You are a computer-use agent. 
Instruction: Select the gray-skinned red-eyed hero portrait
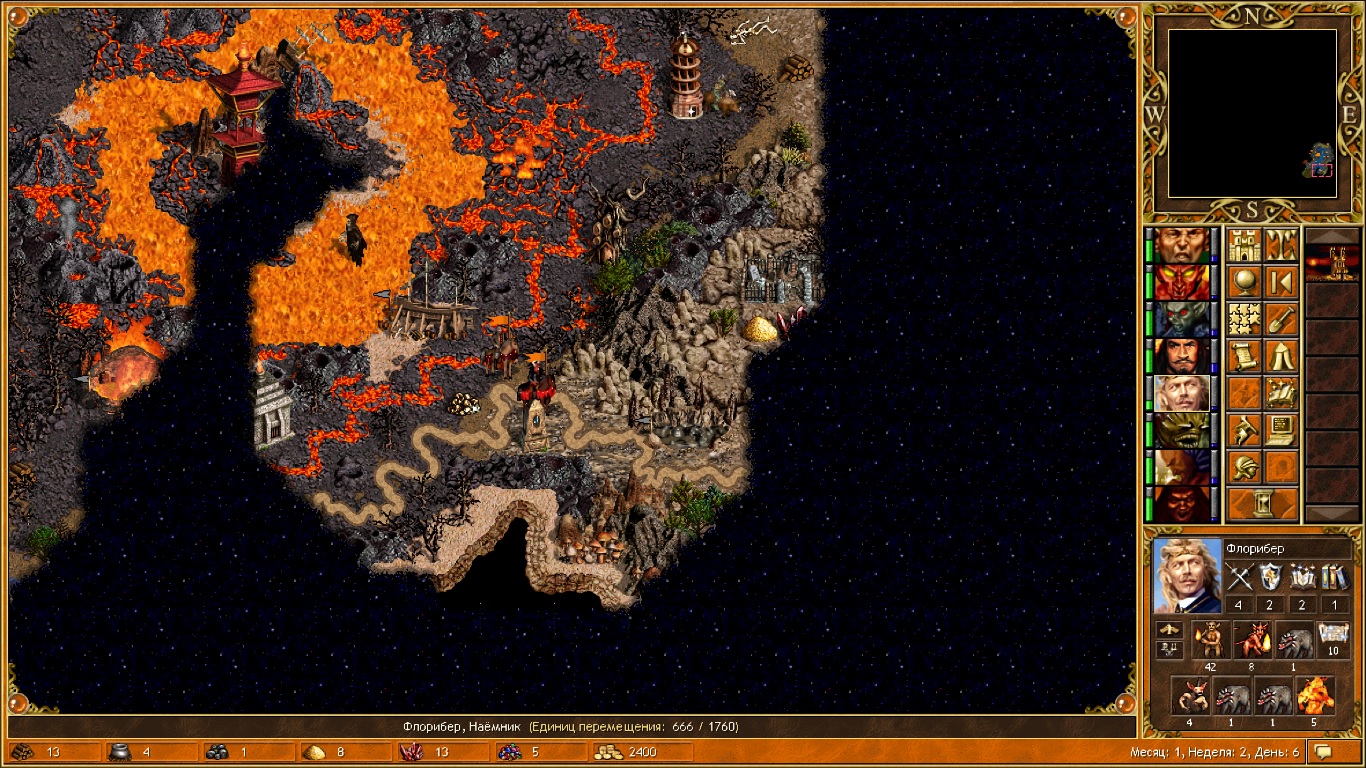tap(1182, 319)
